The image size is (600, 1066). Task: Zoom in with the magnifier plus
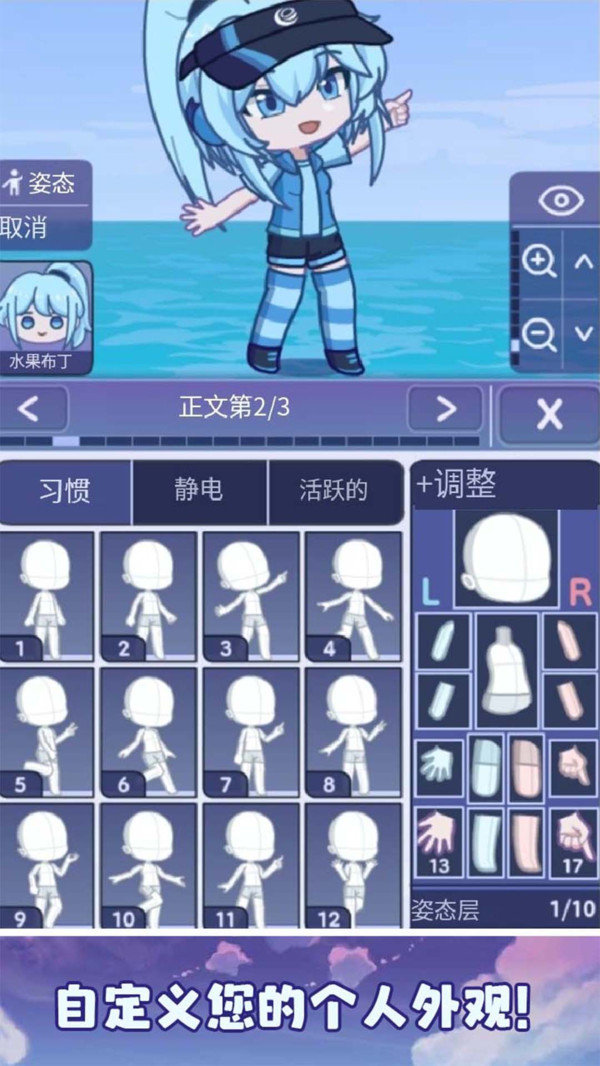540,262
